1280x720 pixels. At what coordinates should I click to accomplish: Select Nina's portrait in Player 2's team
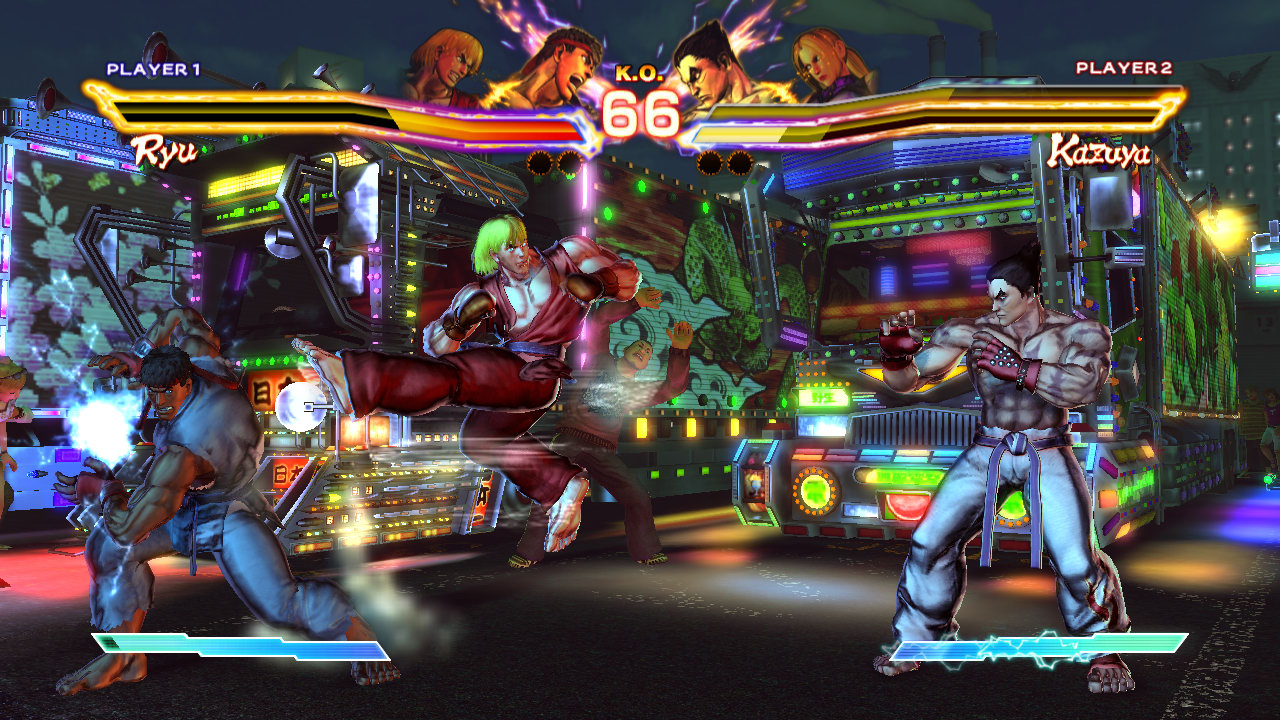coord(827,66)
